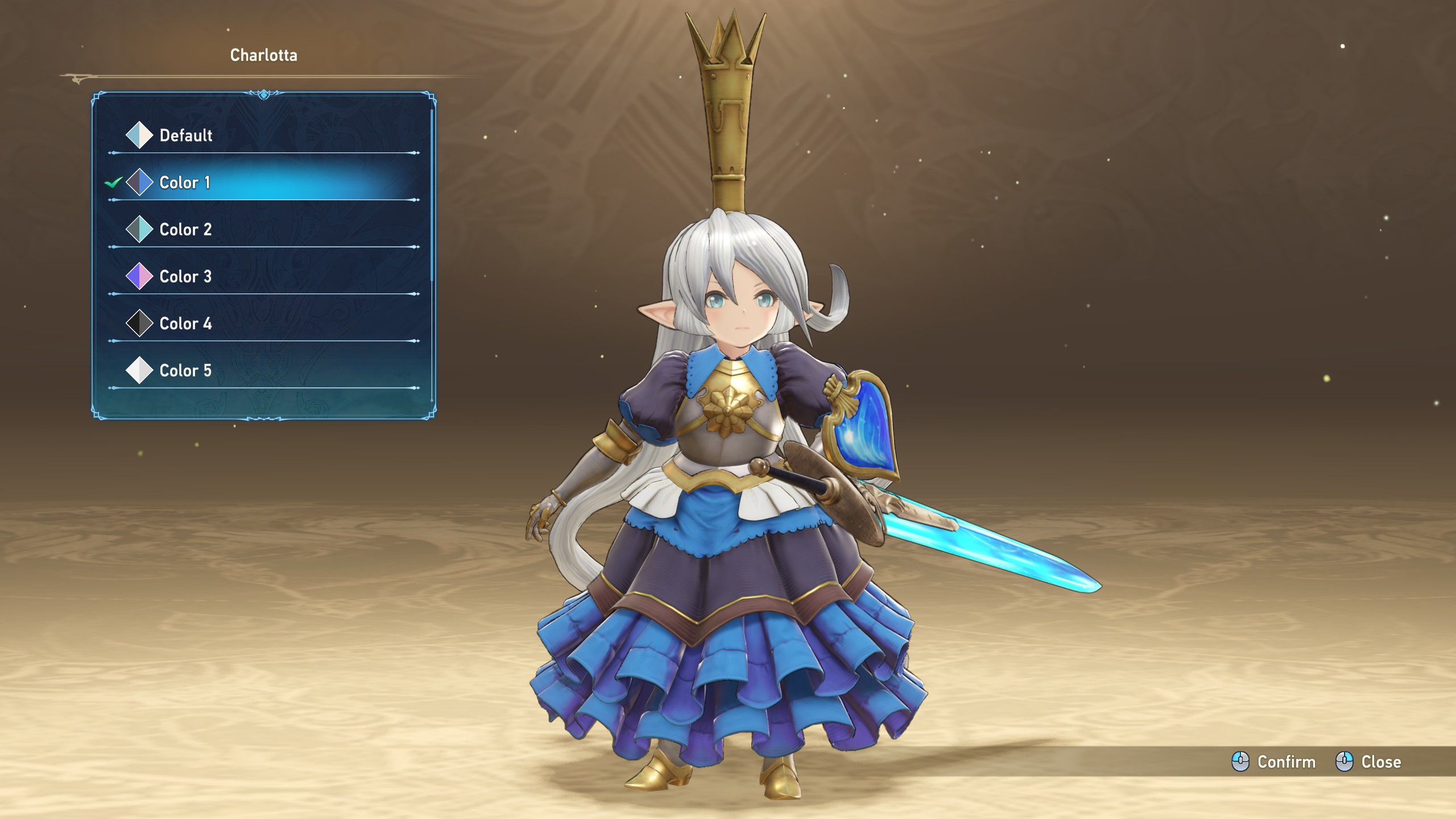1456x819 pixels.
Task: Switch Charlotta's outfit to Color 3
Action: (x=185, y=277)
